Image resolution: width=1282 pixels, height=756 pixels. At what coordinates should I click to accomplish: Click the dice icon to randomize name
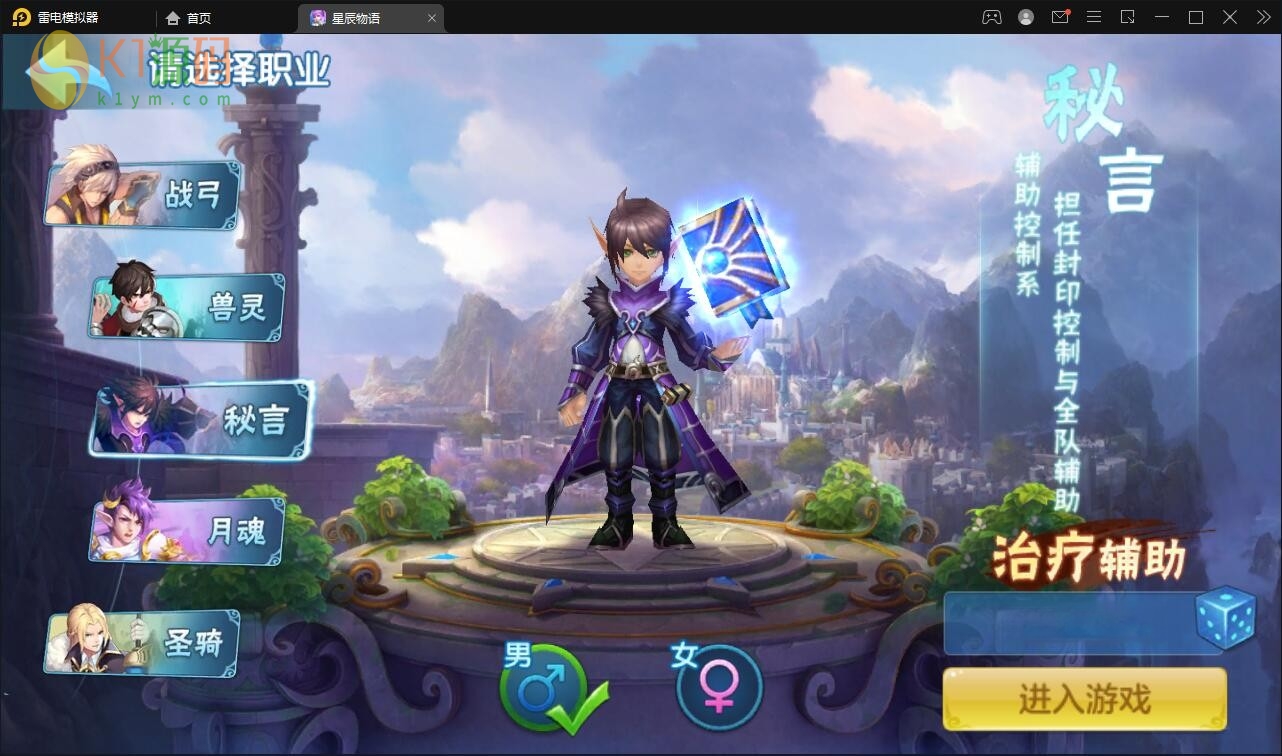click(1227, 621)
